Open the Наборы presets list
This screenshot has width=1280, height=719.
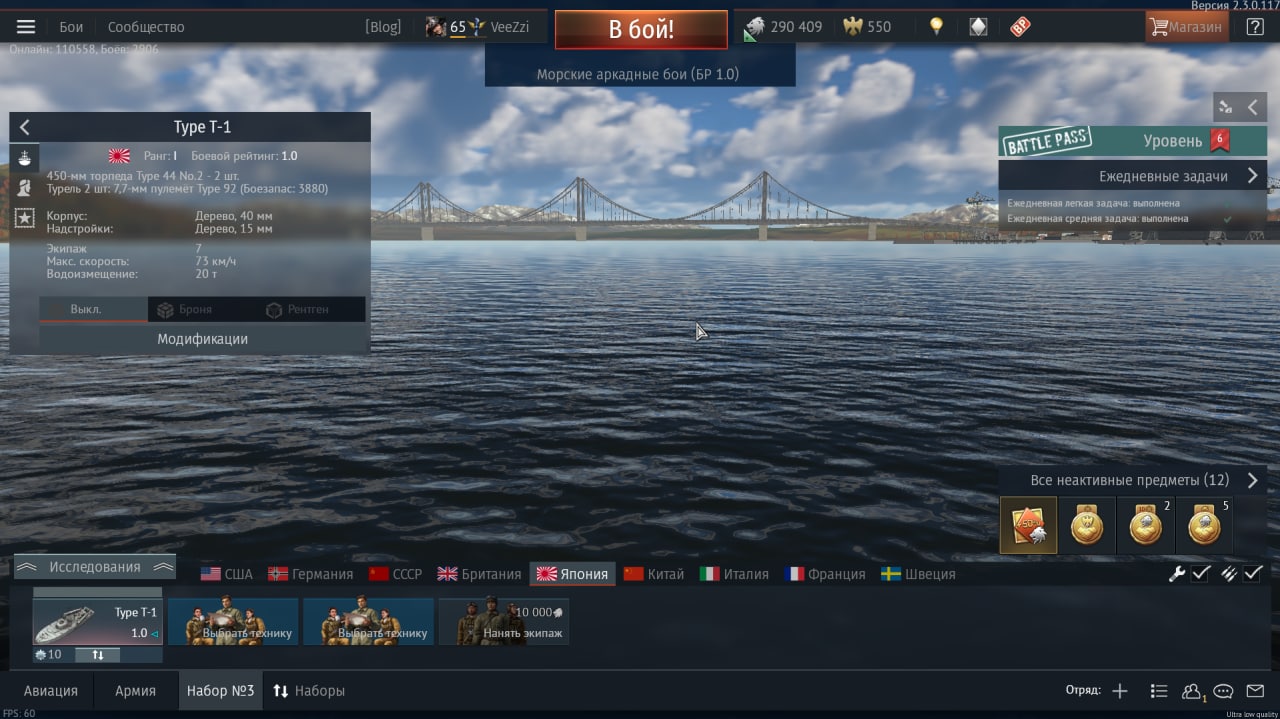[x=309, y=691]
